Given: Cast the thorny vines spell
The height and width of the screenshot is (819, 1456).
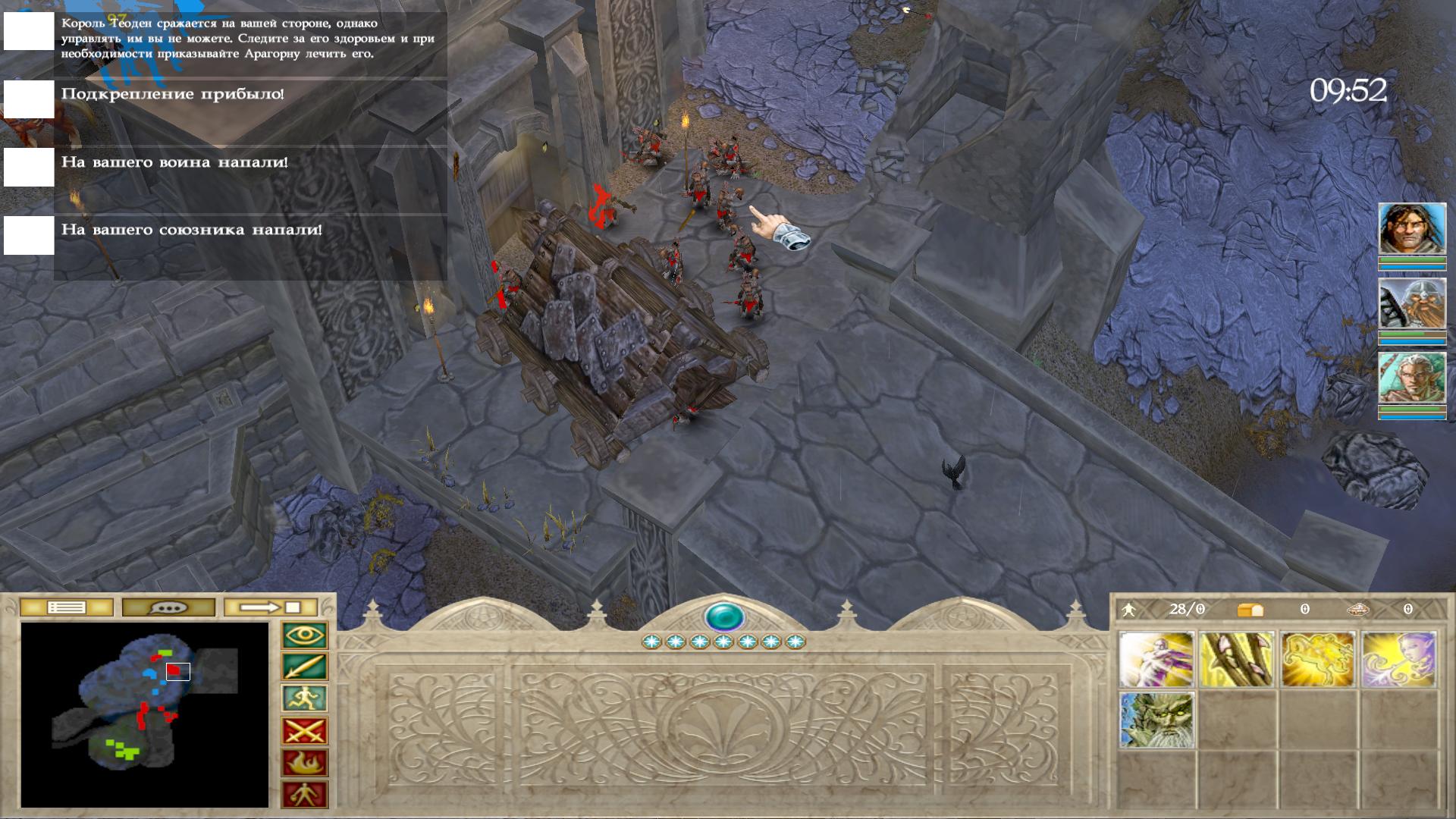Looking at the screenshot, I should [x=1237, y=660].
